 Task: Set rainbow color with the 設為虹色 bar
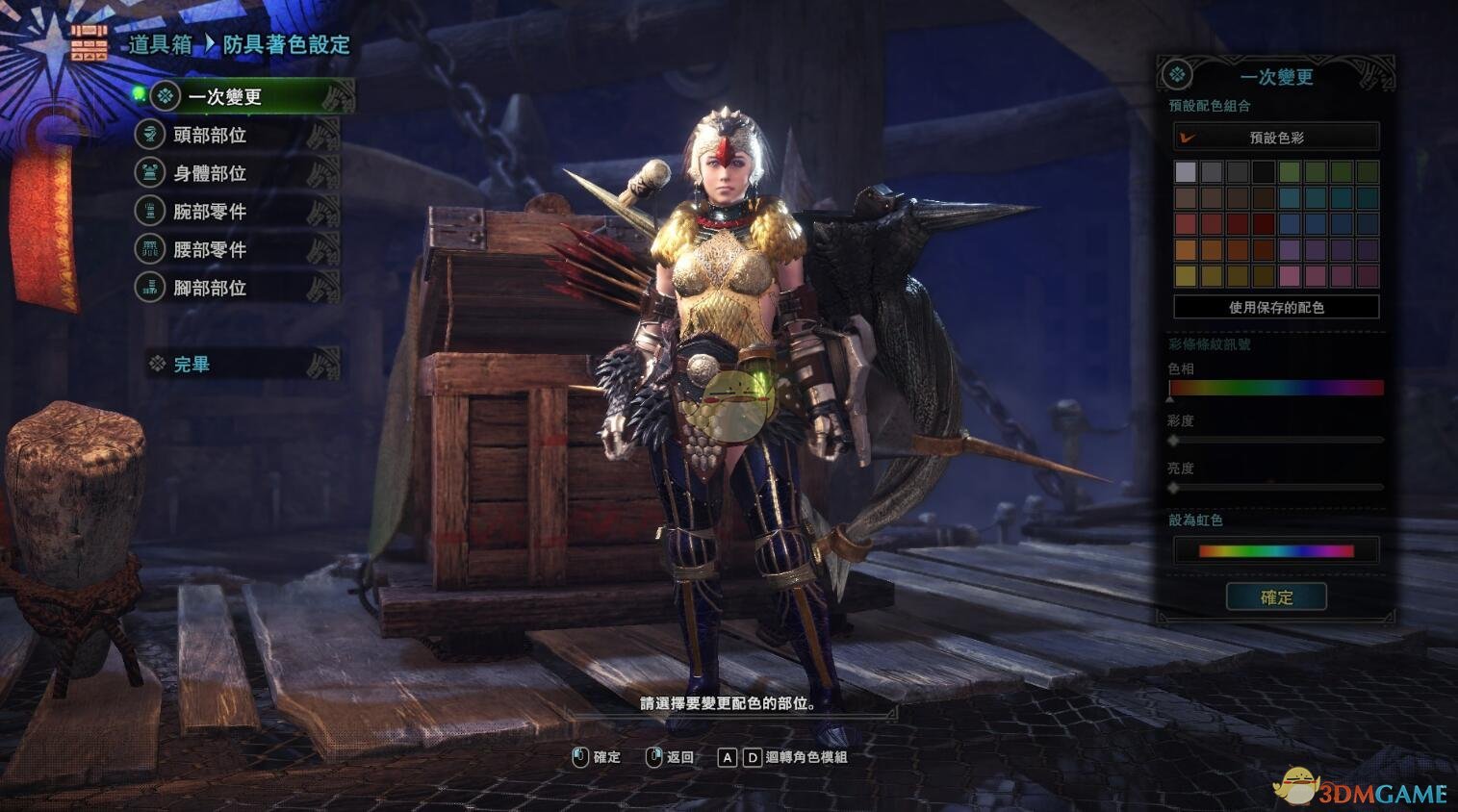tap(1276, 551)
